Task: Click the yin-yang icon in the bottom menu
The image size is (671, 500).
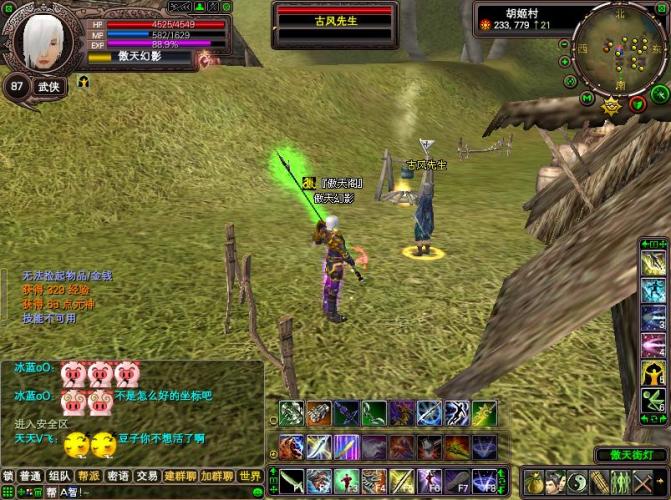Action: (x=577, y=481)
